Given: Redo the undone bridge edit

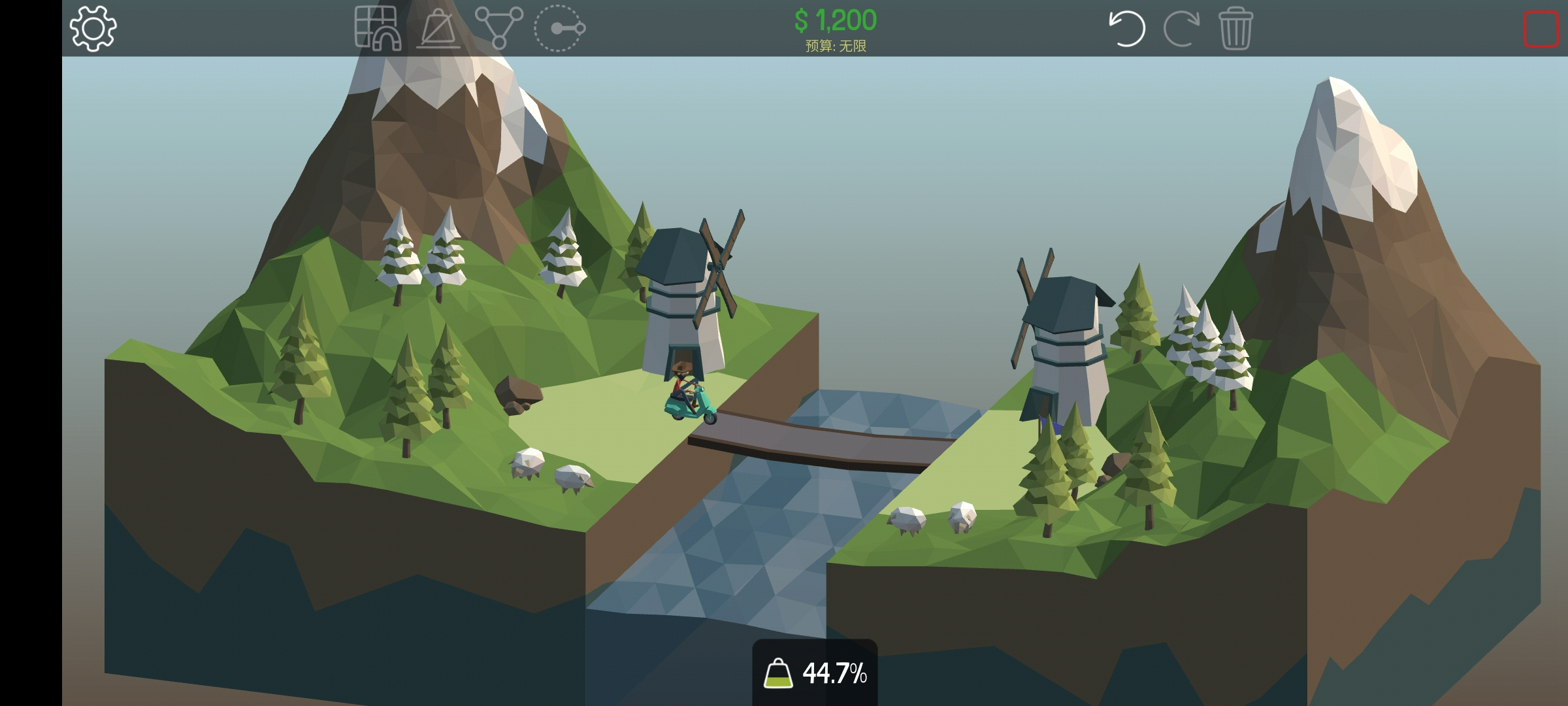Looking at the screenshot, I should [x=1181, y=28].
